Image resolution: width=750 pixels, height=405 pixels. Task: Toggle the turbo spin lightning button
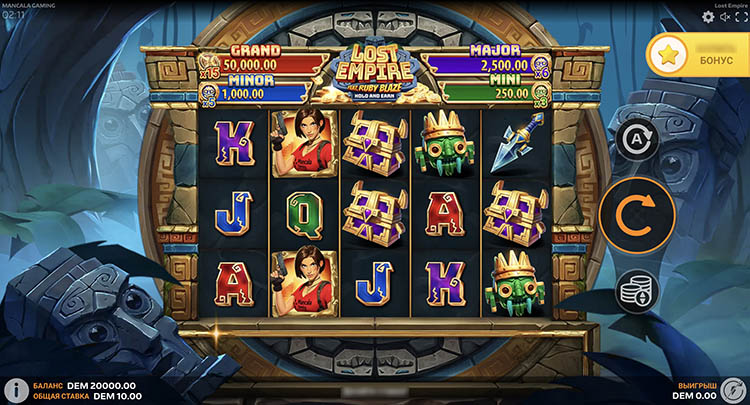point(733,390)
